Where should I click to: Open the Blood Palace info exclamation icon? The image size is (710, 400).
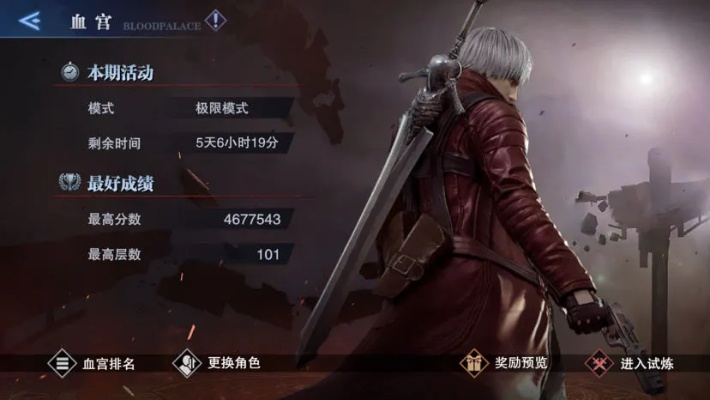pos(216,20)
